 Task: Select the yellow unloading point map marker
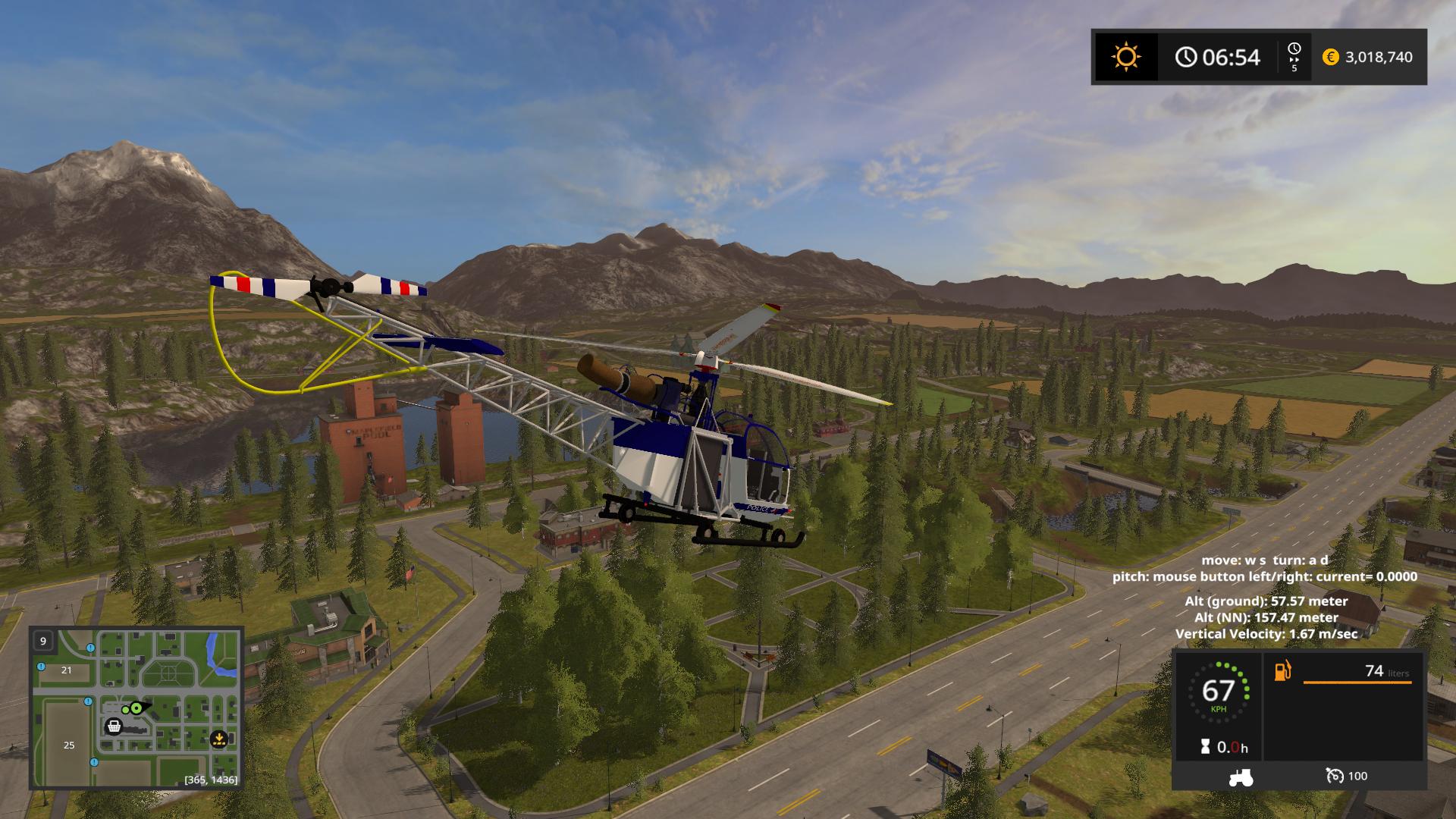click(x=218, y=737)
